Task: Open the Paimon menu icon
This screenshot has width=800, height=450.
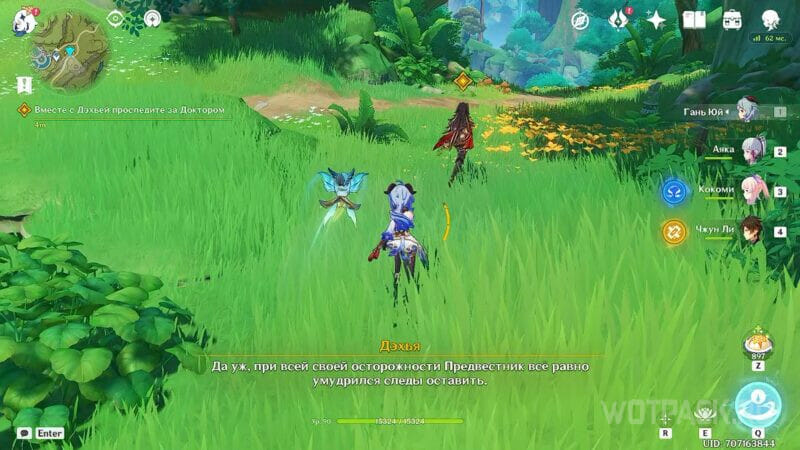Action: [x=22, y=19]
